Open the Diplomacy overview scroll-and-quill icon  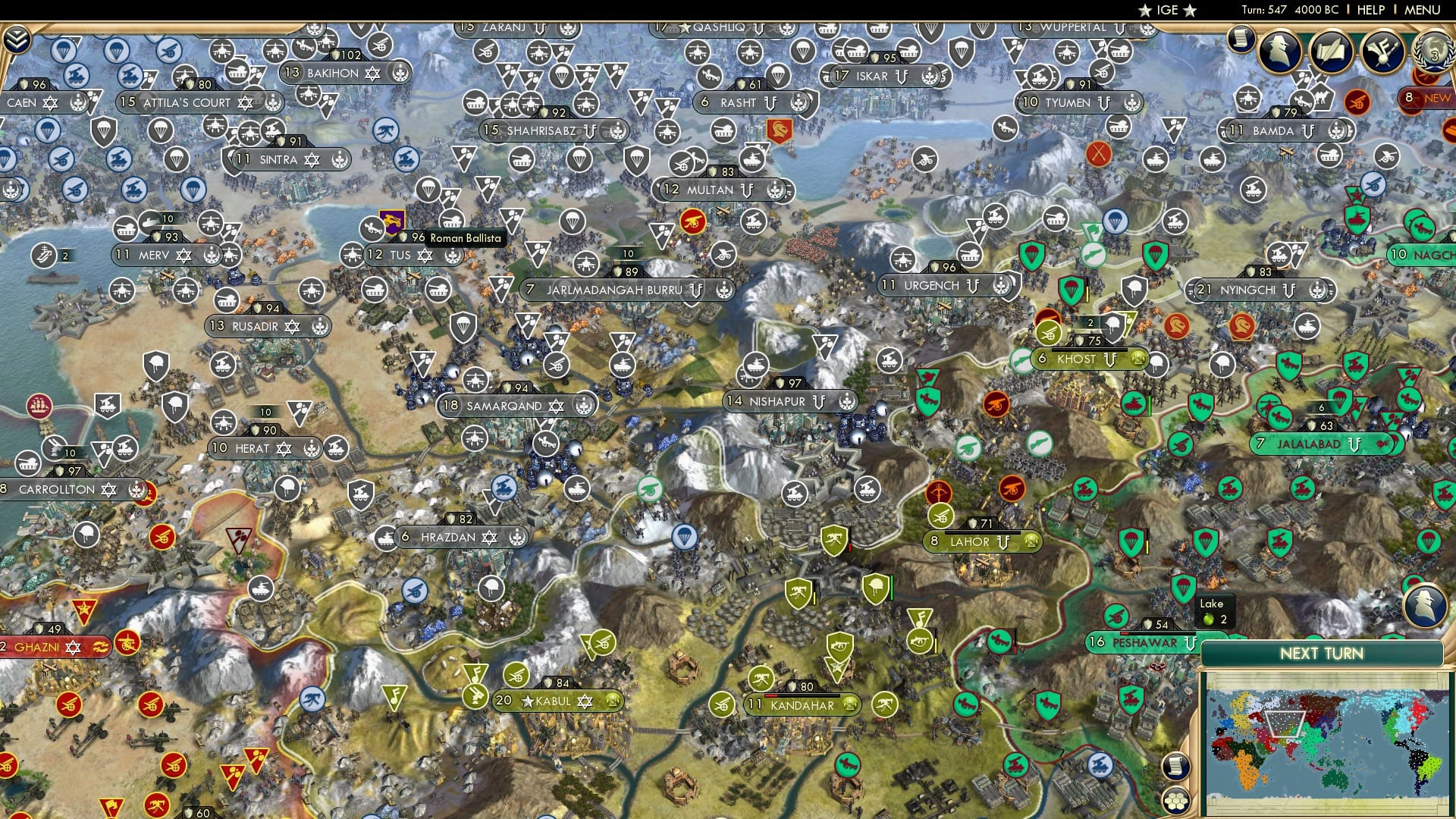click(x=1332, y=52)
